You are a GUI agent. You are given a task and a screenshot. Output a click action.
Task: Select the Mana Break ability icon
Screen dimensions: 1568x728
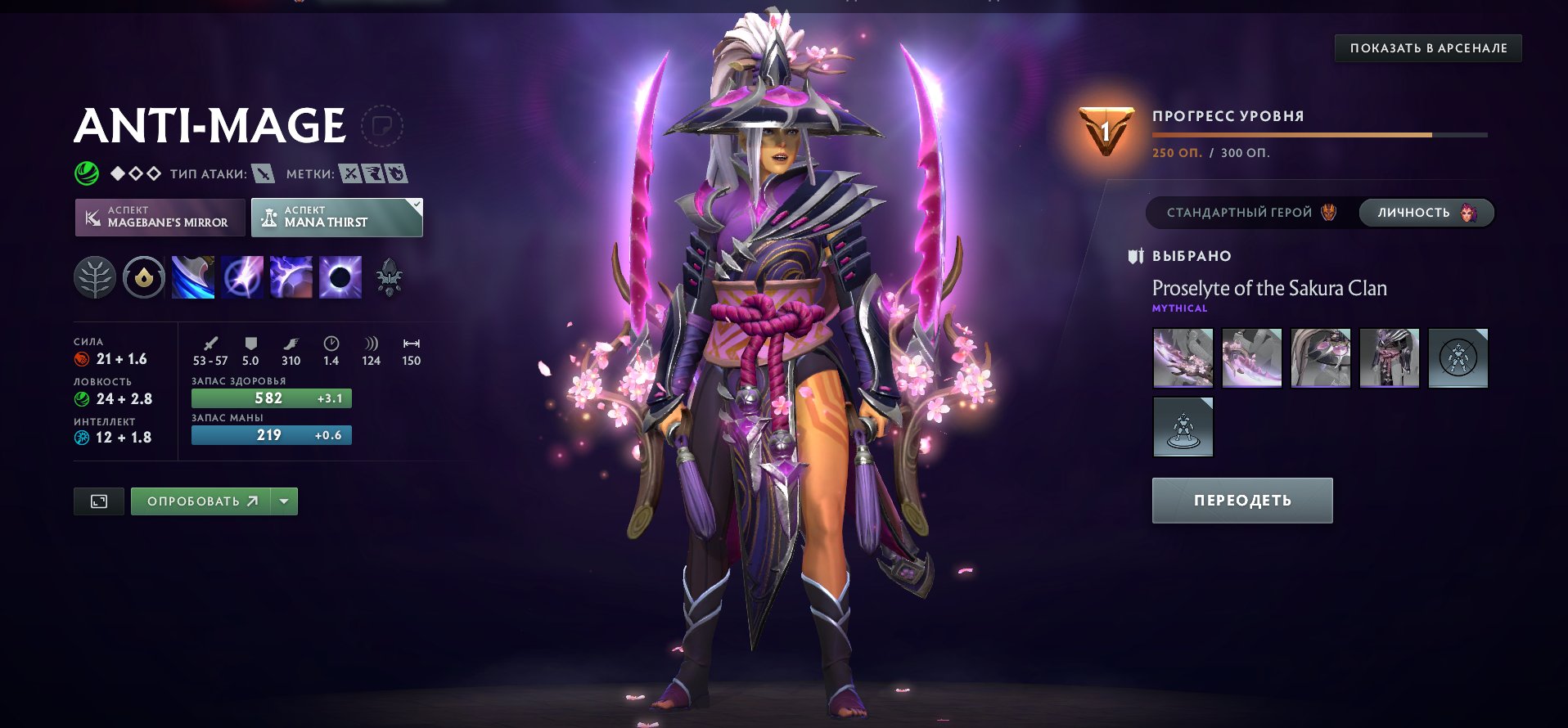(x=192, y=276)
